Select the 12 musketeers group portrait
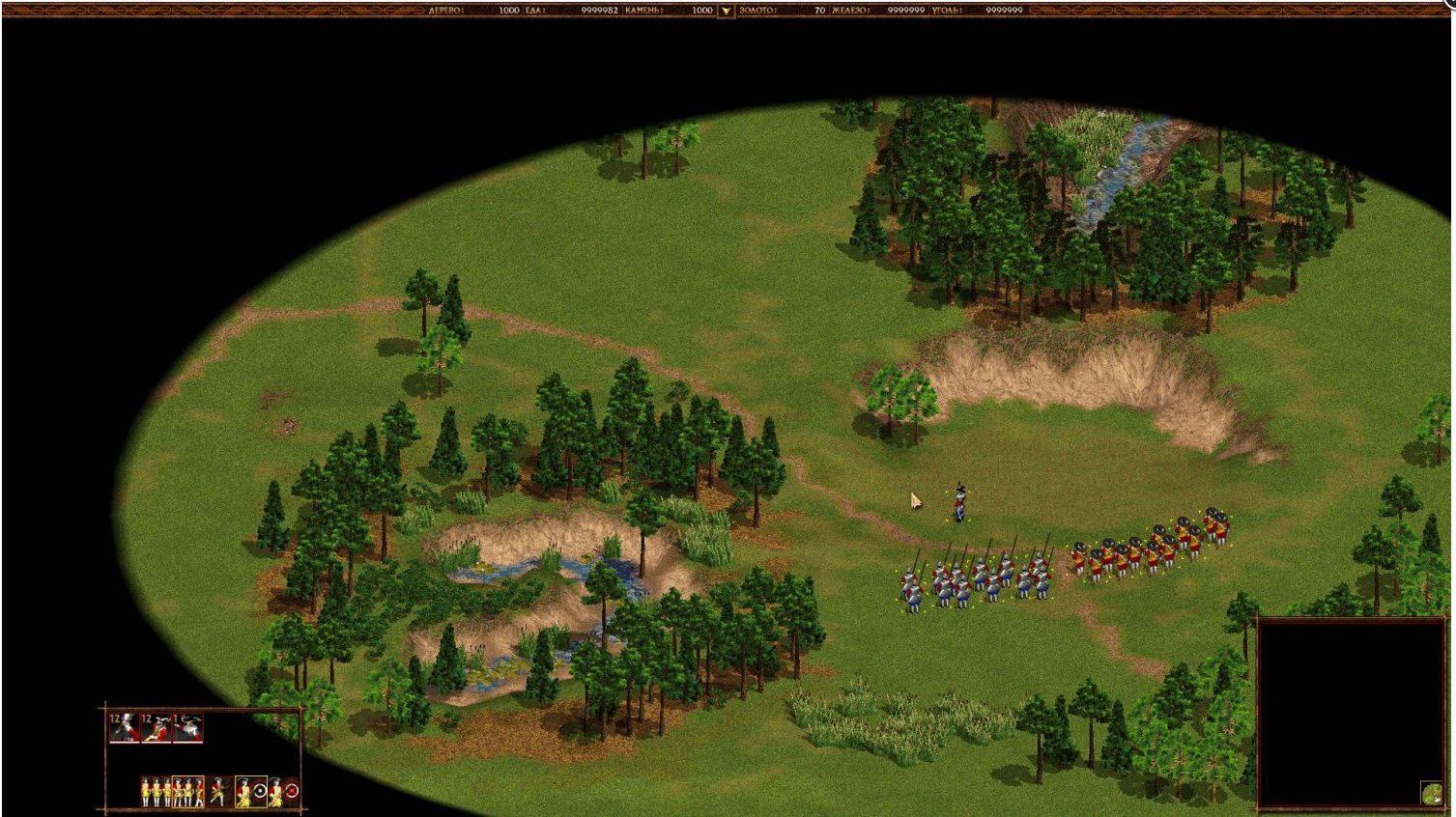 coord(157,728)
